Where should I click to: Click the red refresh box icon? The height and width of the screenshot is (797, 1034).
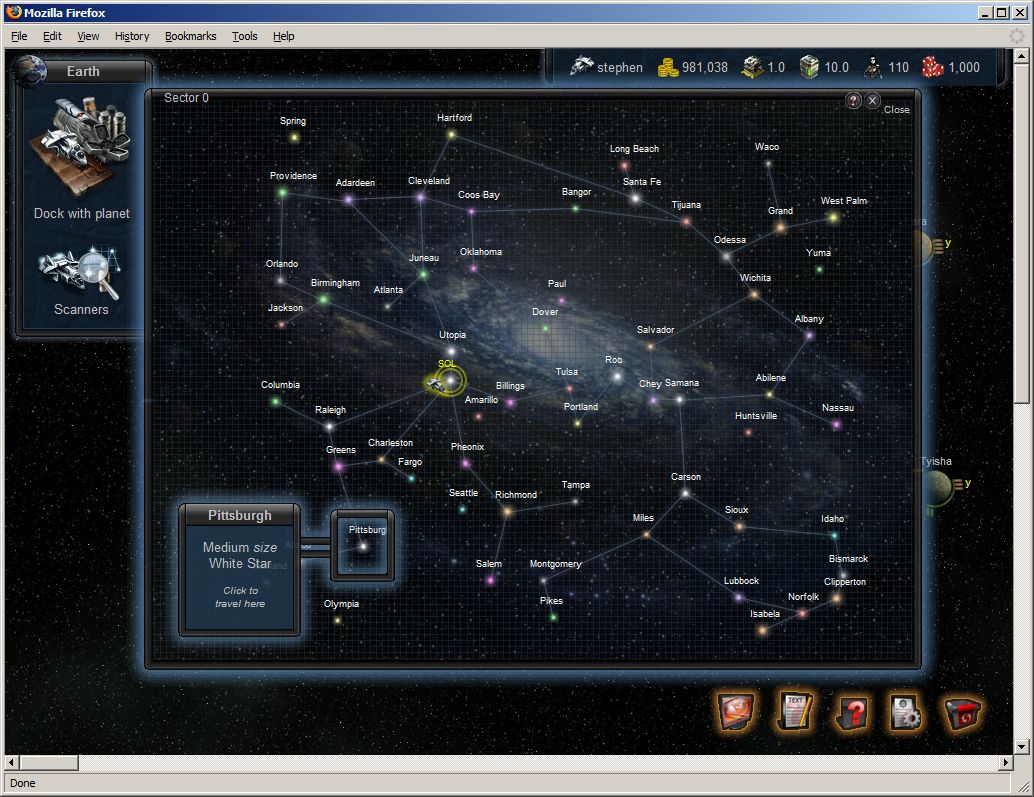[x=963, y=712]
